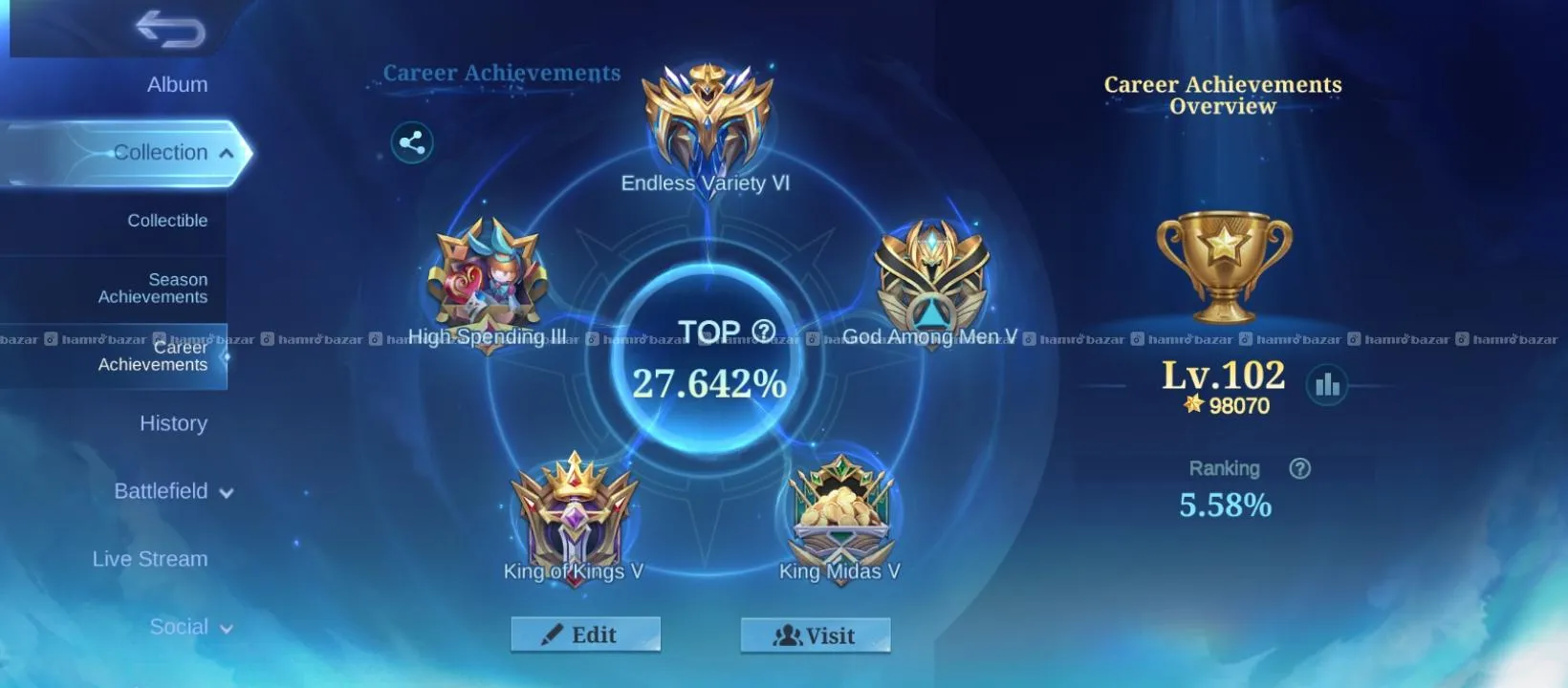
Task: Select the King of Kings V badge
Action: tap(574, 514)
